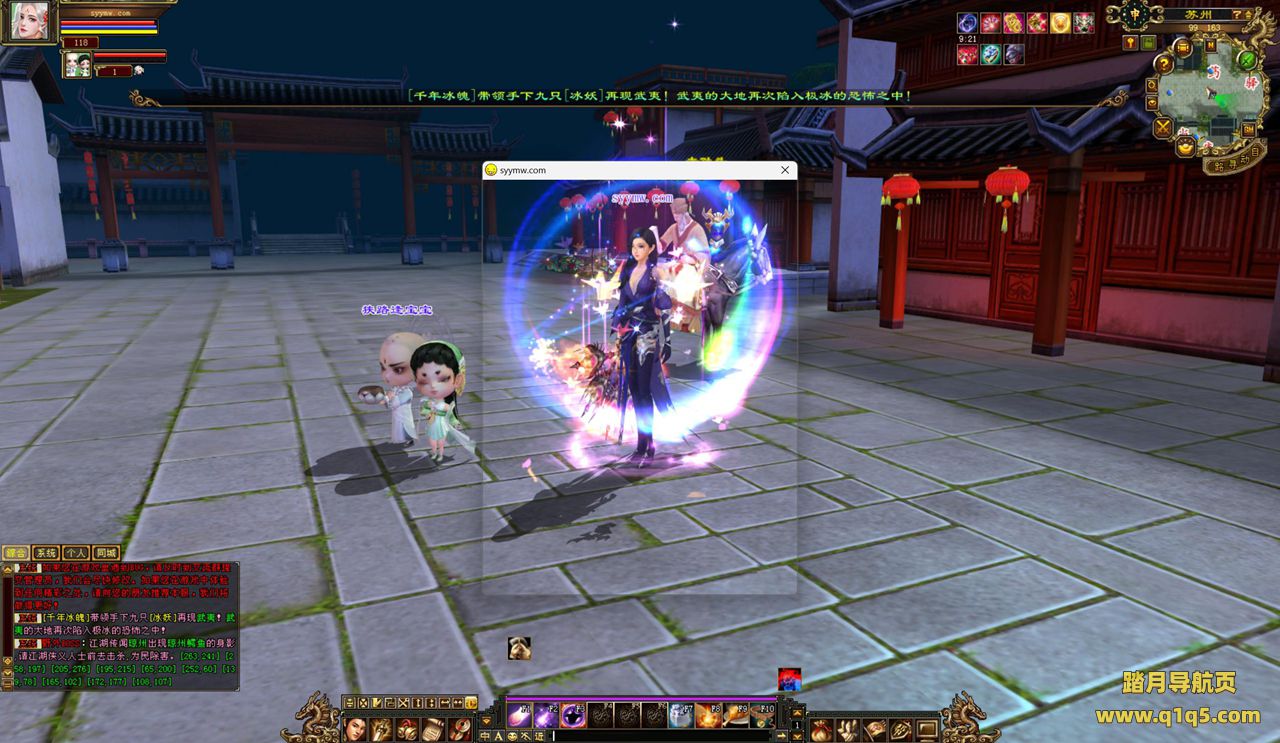Select the 同城 chat tab

106,552
